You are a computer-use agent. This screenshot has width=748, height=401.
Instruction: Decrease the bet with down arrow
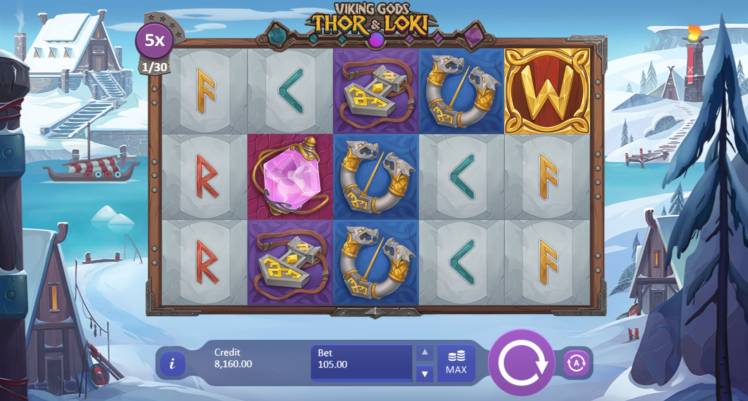(x=424, y=373)
